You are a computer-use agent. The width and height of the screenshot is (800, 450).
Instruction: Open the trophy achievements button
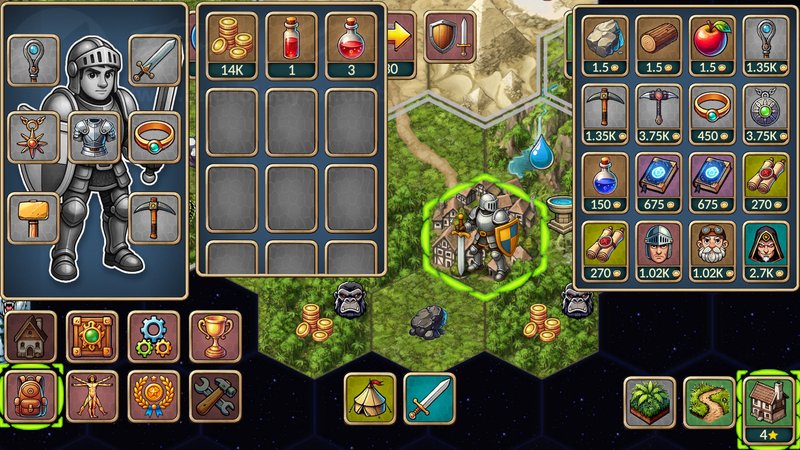point(214,336)
